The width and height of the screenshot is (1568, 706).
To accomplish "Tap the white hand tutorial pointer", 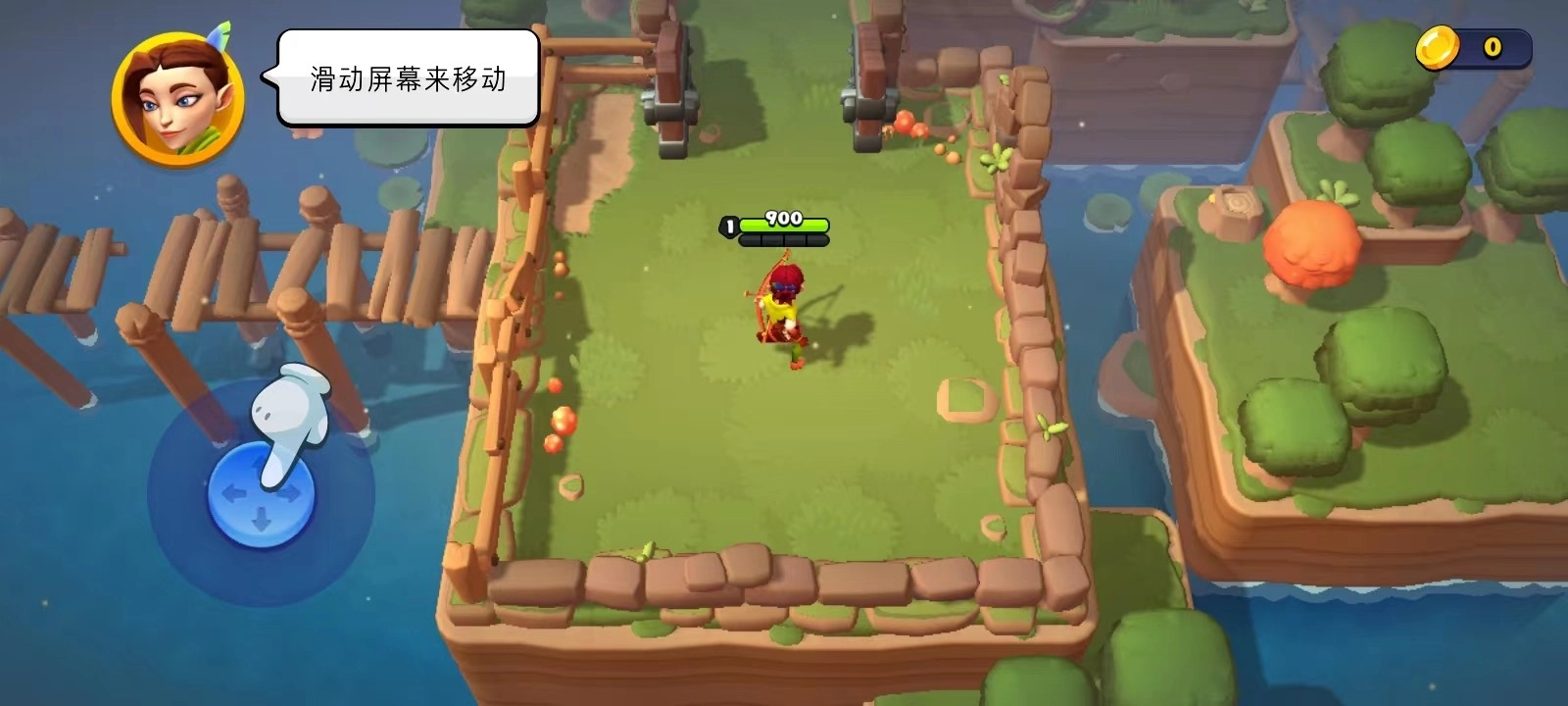I will 289,412.
